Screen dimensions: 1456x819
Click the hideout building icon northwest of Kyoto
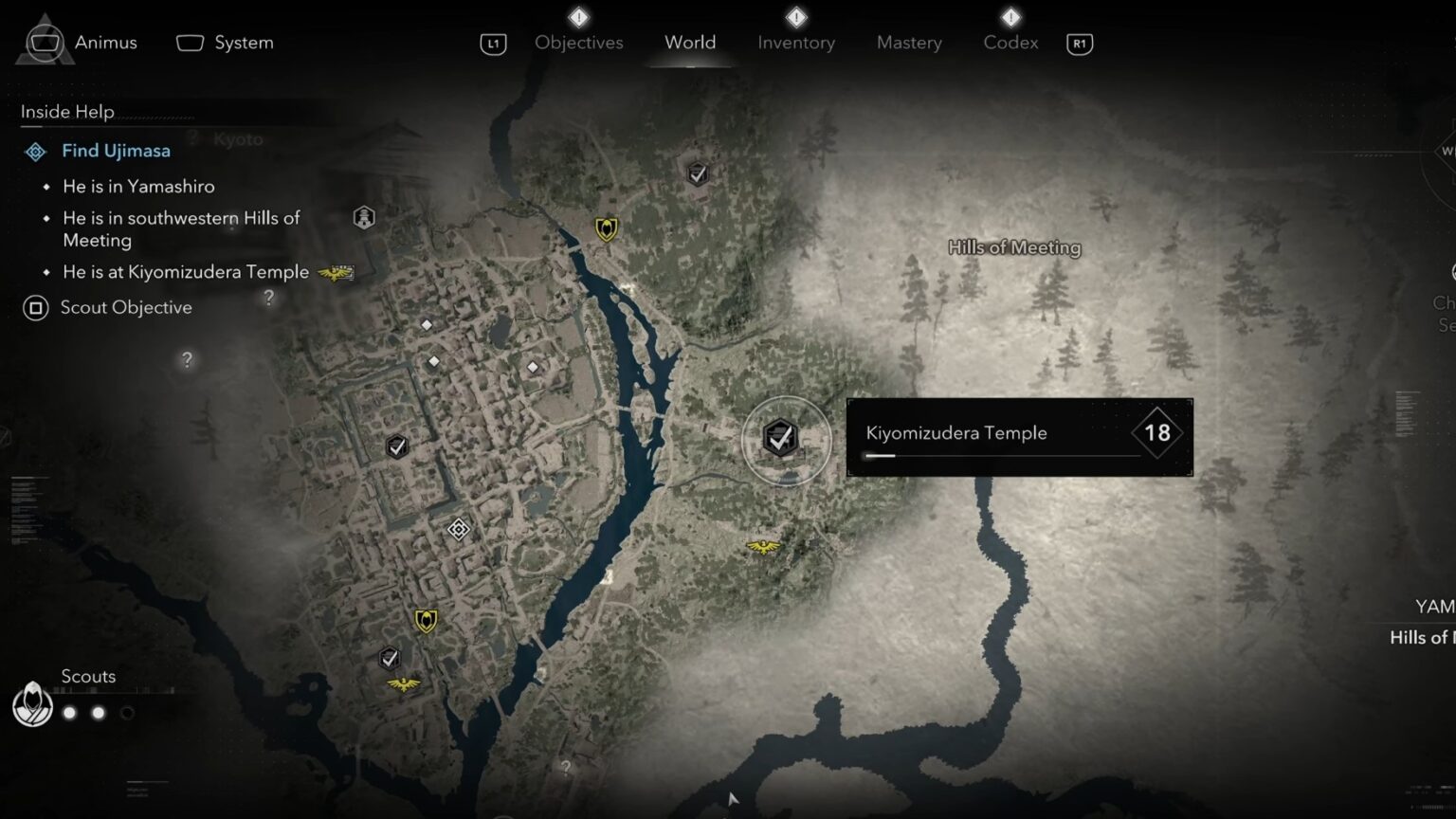[x=365, y=216]
